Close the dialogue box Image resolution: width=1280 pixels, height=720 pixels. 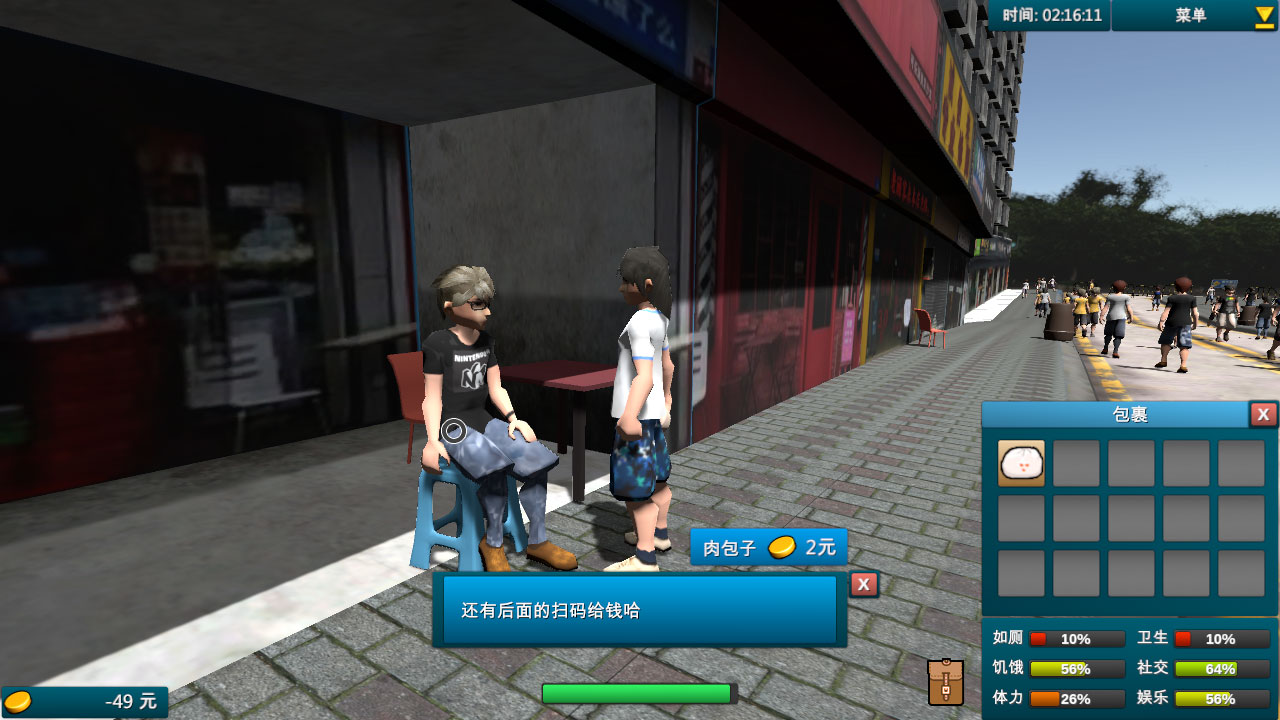point(864,585)
